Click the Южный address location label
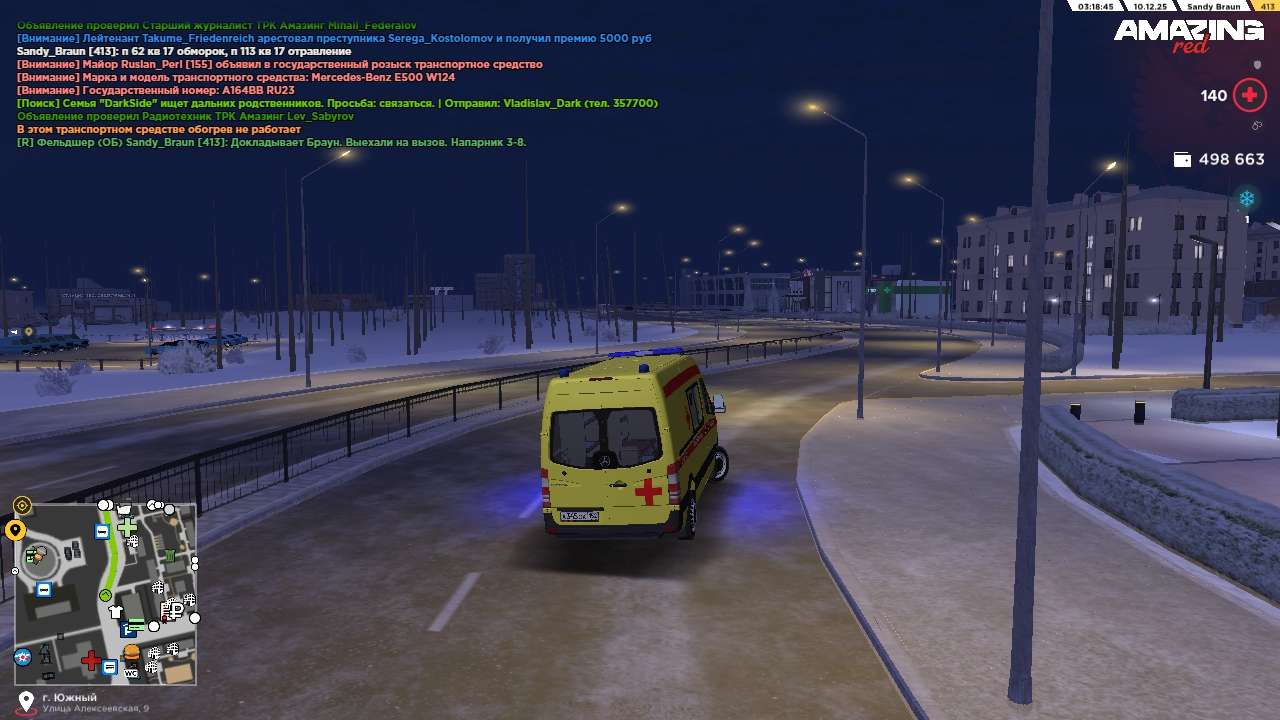The image size is (1280, 720). pyautogui.click(x=70, y=697)
